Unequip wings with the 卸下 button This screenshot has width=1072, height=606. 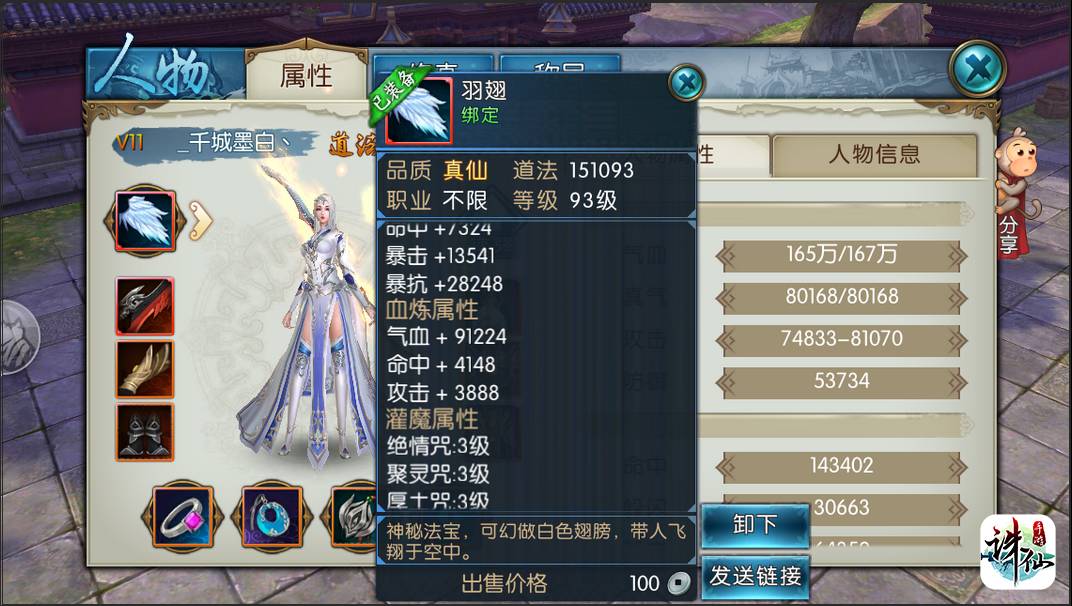[x=755, y=526]
